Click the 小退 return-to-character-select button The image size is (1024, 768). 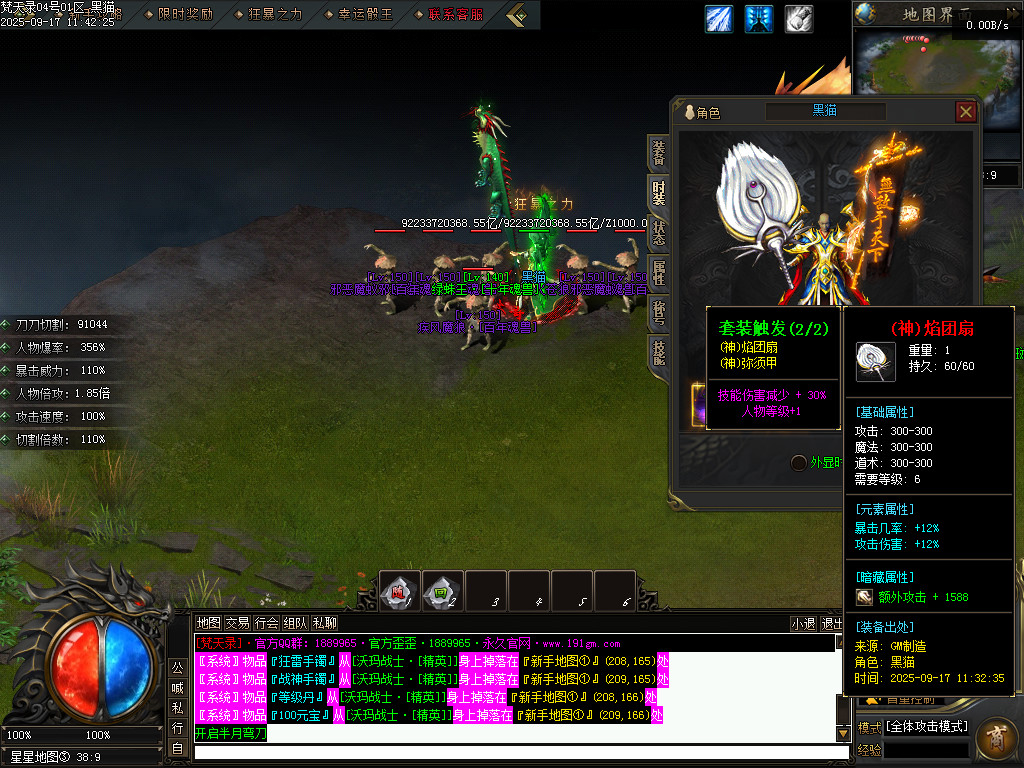point(803,623)
